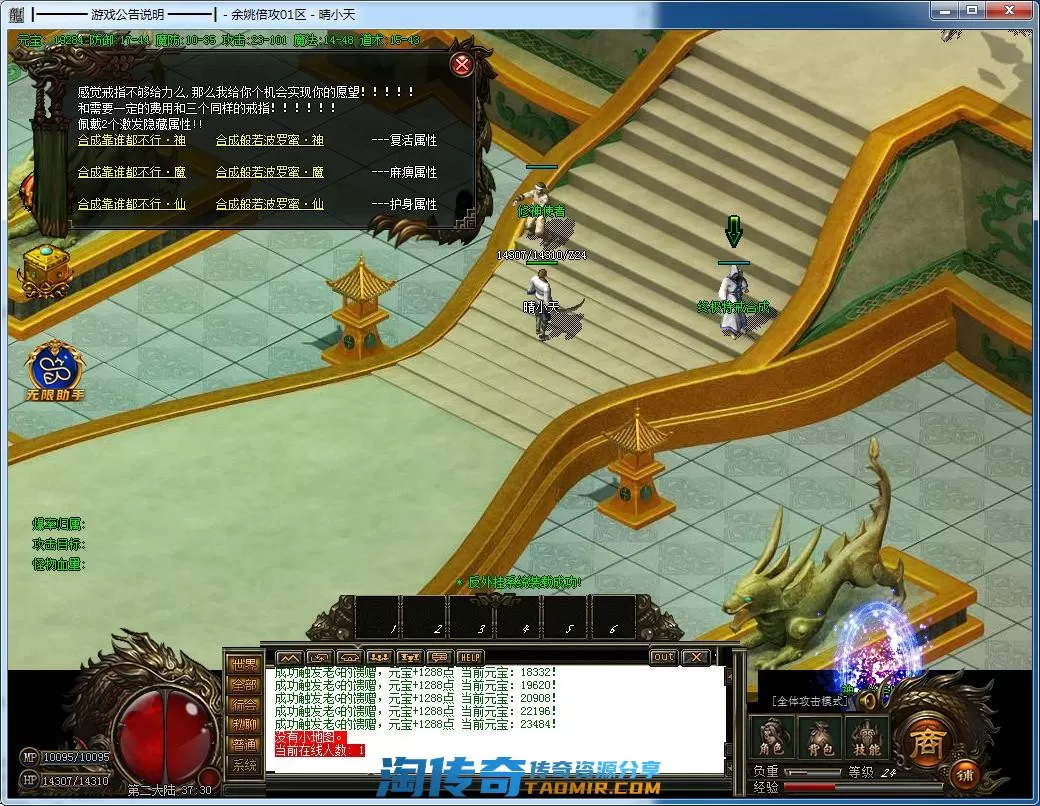1040x806 pixels.
Task: Select the 合成般若波罗蜜·神 link
Action: (270, 141)
